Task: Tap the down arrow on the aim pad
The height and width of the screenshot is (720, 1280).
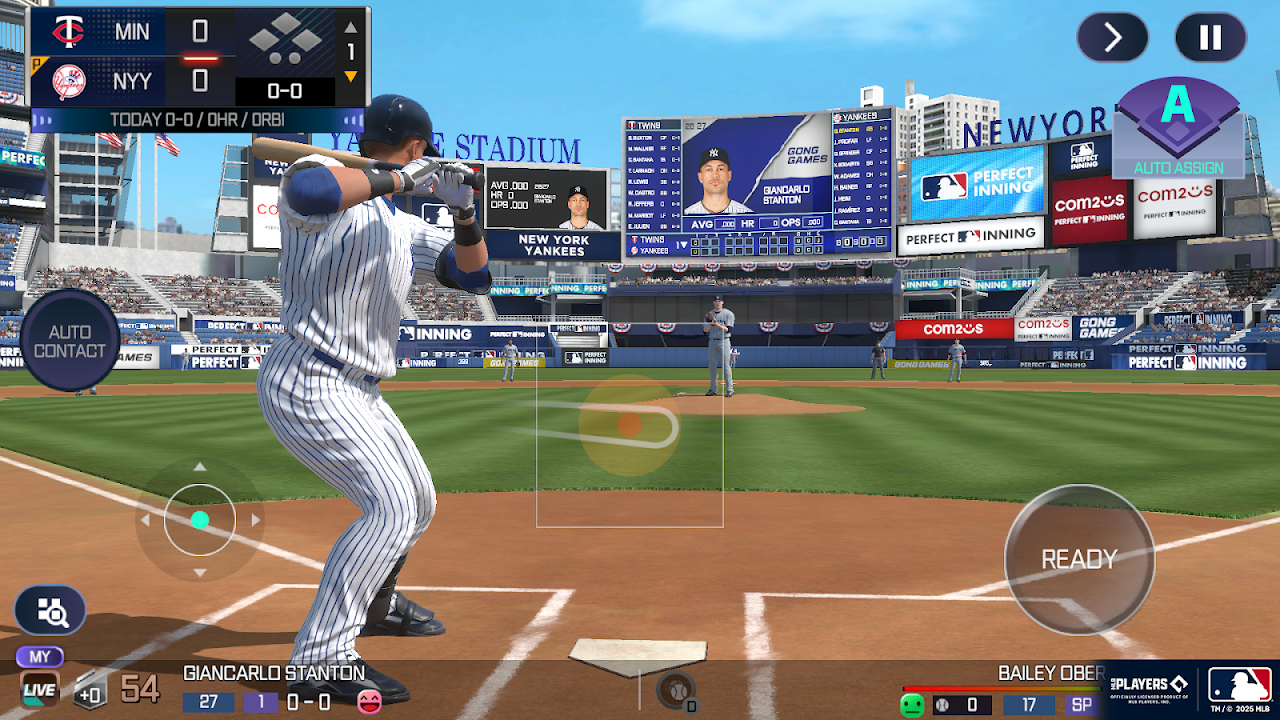Action: [200, 573]
